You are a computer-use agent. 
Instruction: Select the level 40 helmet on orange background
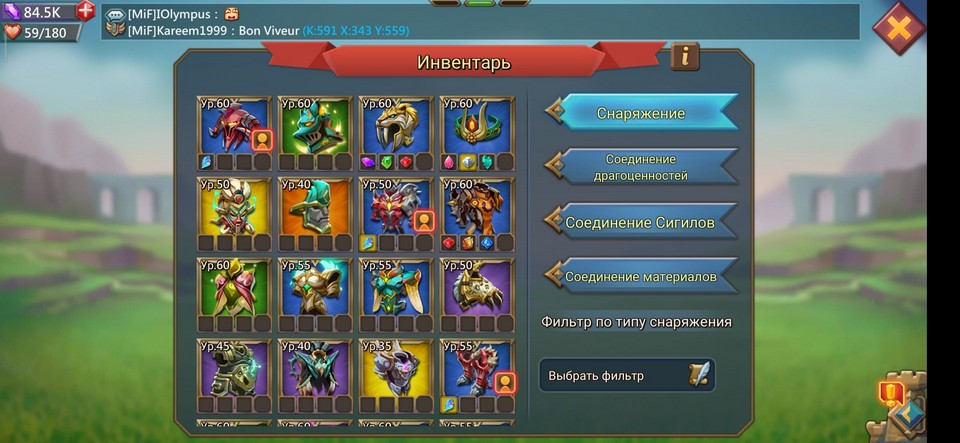click(315, 207)
